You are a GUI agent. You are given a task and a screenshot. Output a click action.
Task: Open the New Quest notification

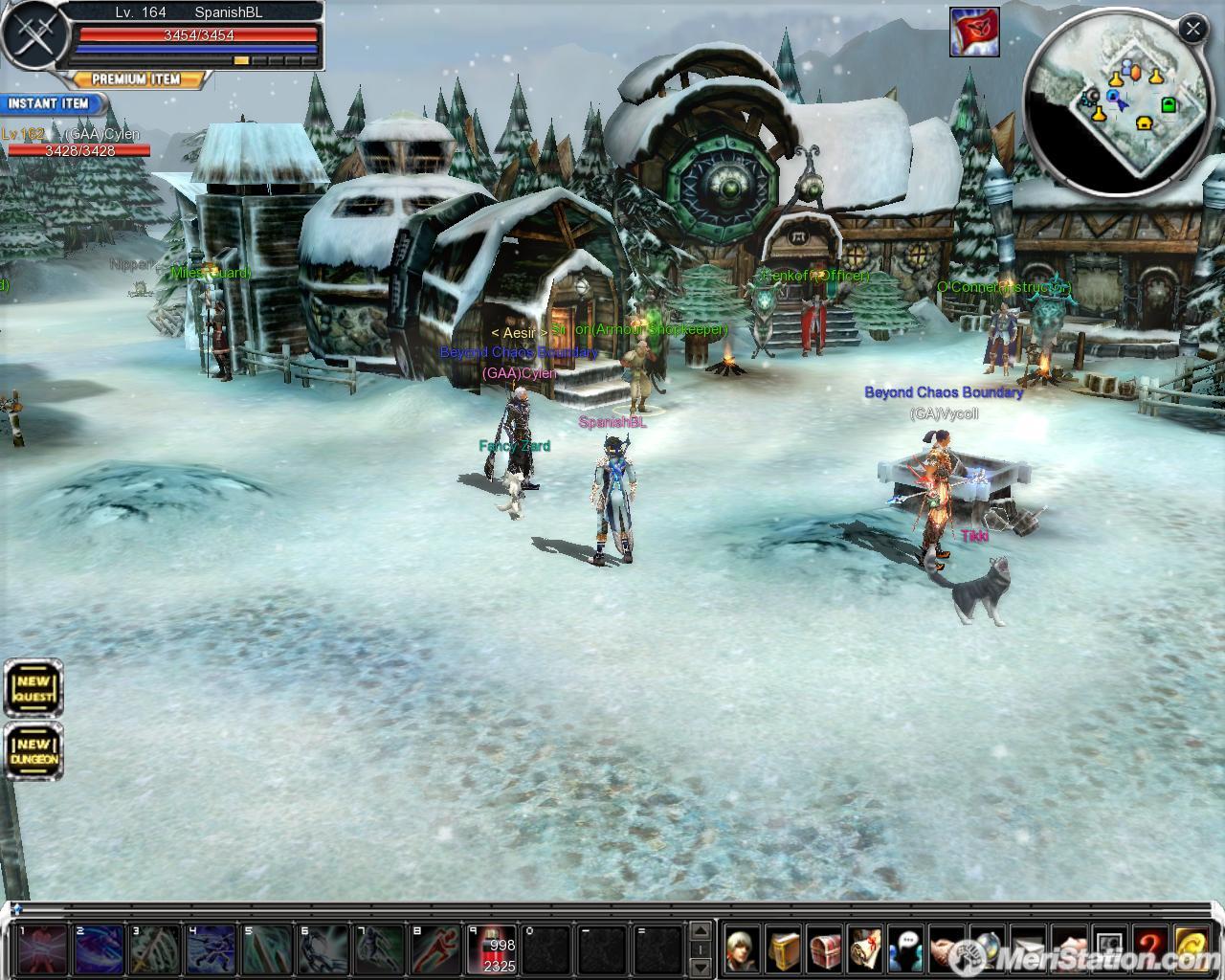tap(33, 687)
